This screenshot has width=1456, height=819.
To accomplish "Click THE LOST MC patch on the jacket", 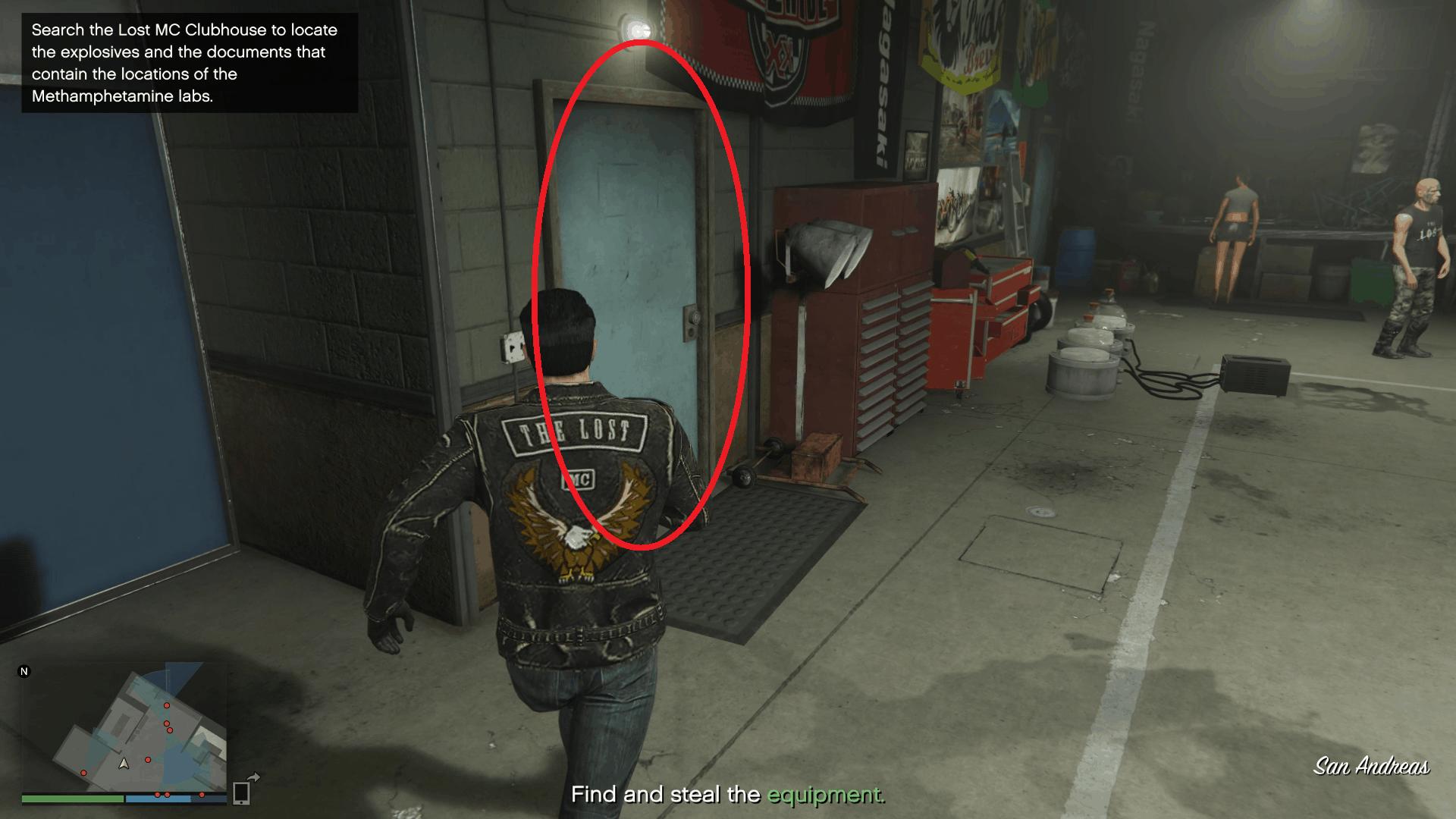I will 573,432.
